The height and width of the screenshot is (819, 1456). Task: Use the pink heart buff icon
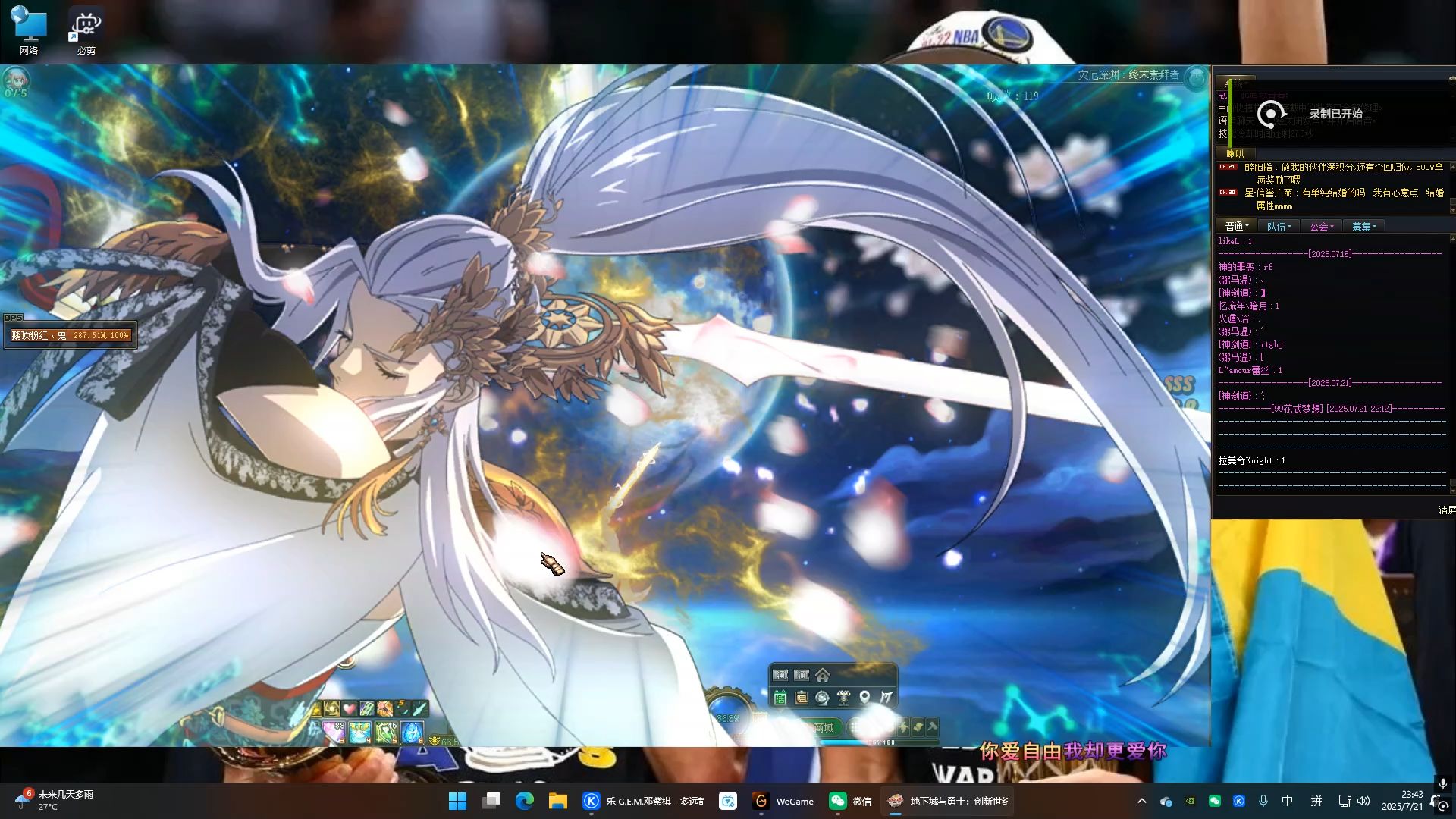tap(349, 709)
